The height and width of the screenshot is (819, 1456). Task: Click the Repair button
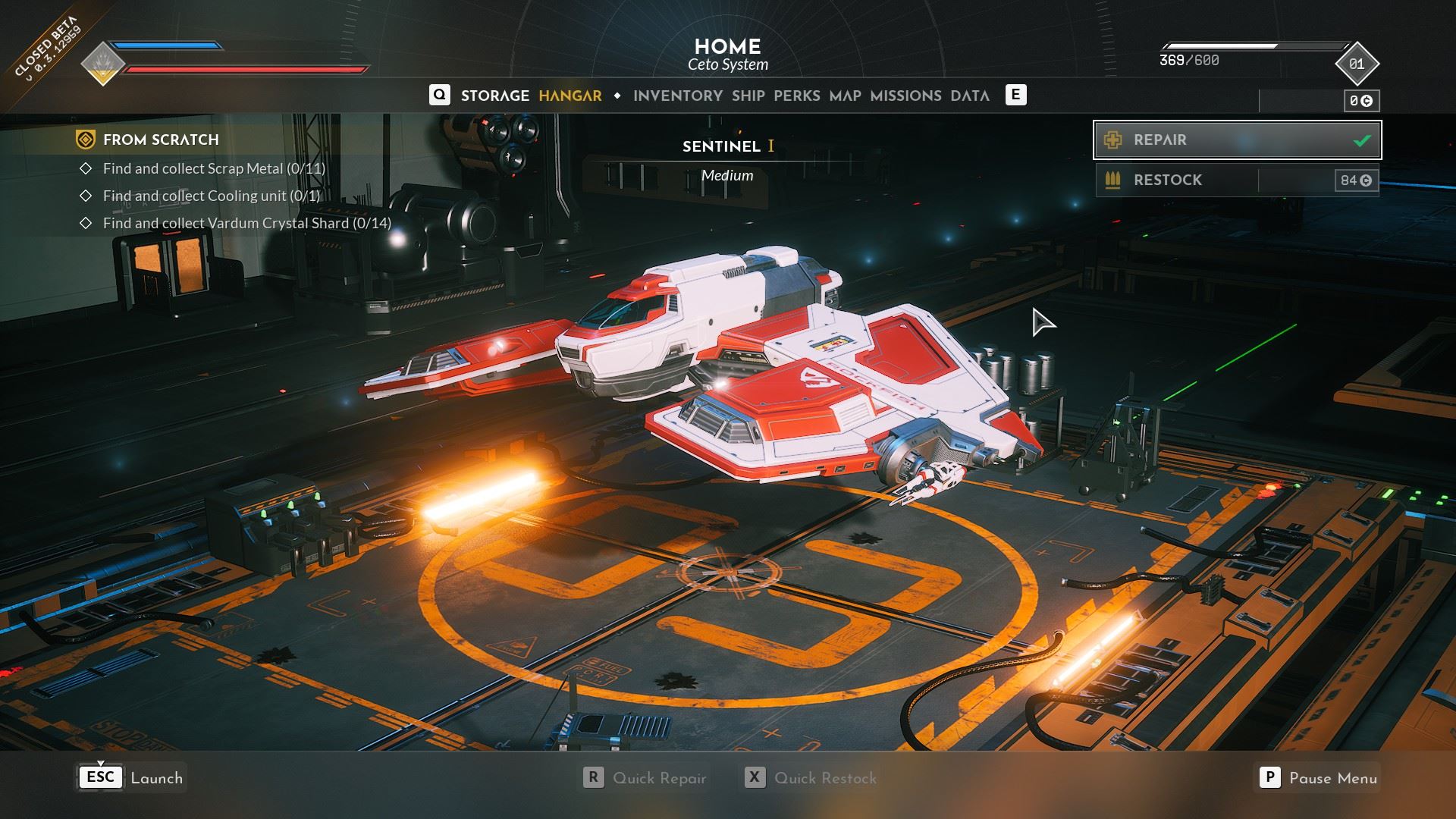(1237, 140)
